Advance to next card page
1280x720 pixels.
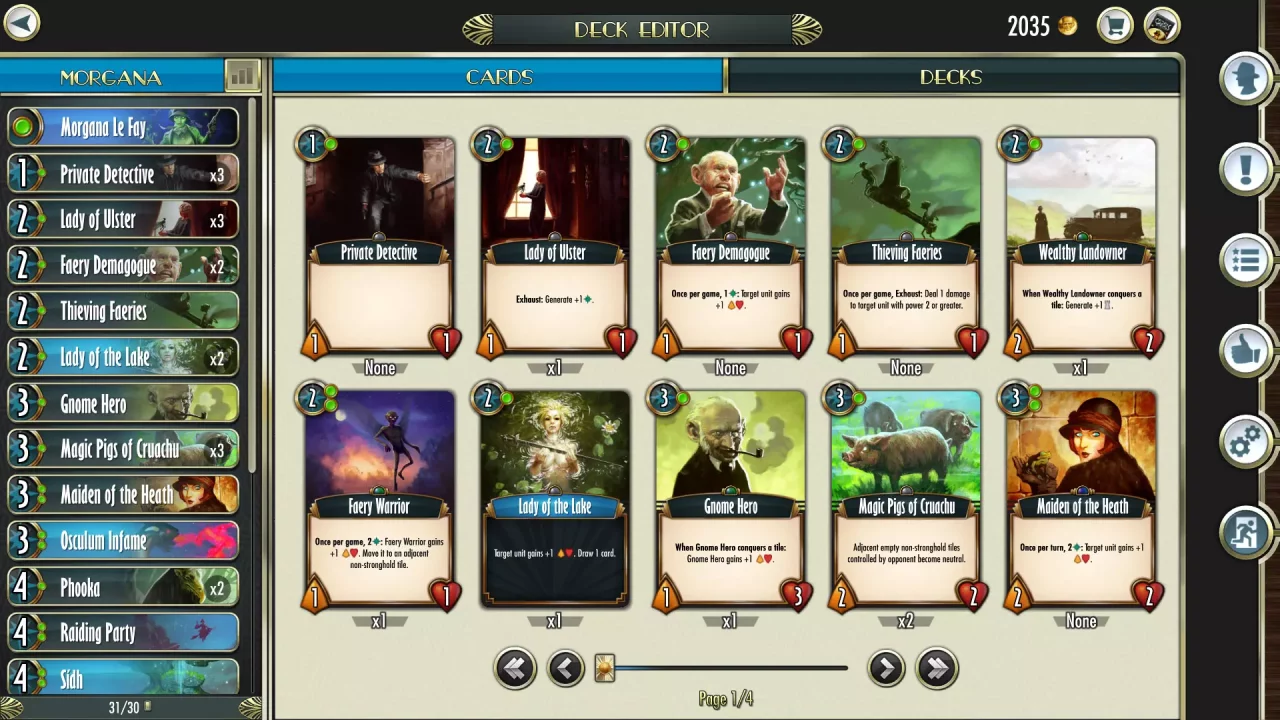[x=886, y=668]
